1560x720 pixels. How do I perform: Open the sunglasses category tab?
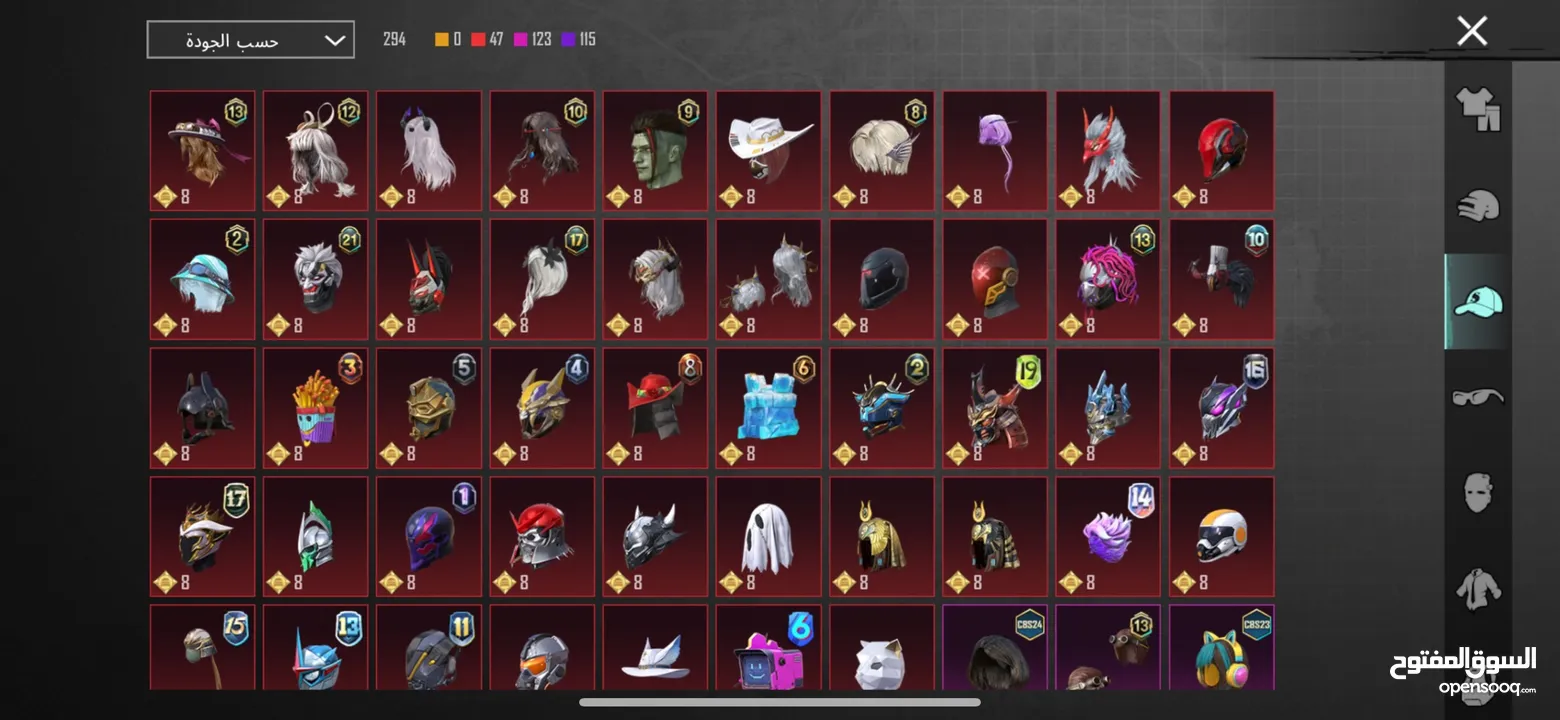tap(1477, 397)
